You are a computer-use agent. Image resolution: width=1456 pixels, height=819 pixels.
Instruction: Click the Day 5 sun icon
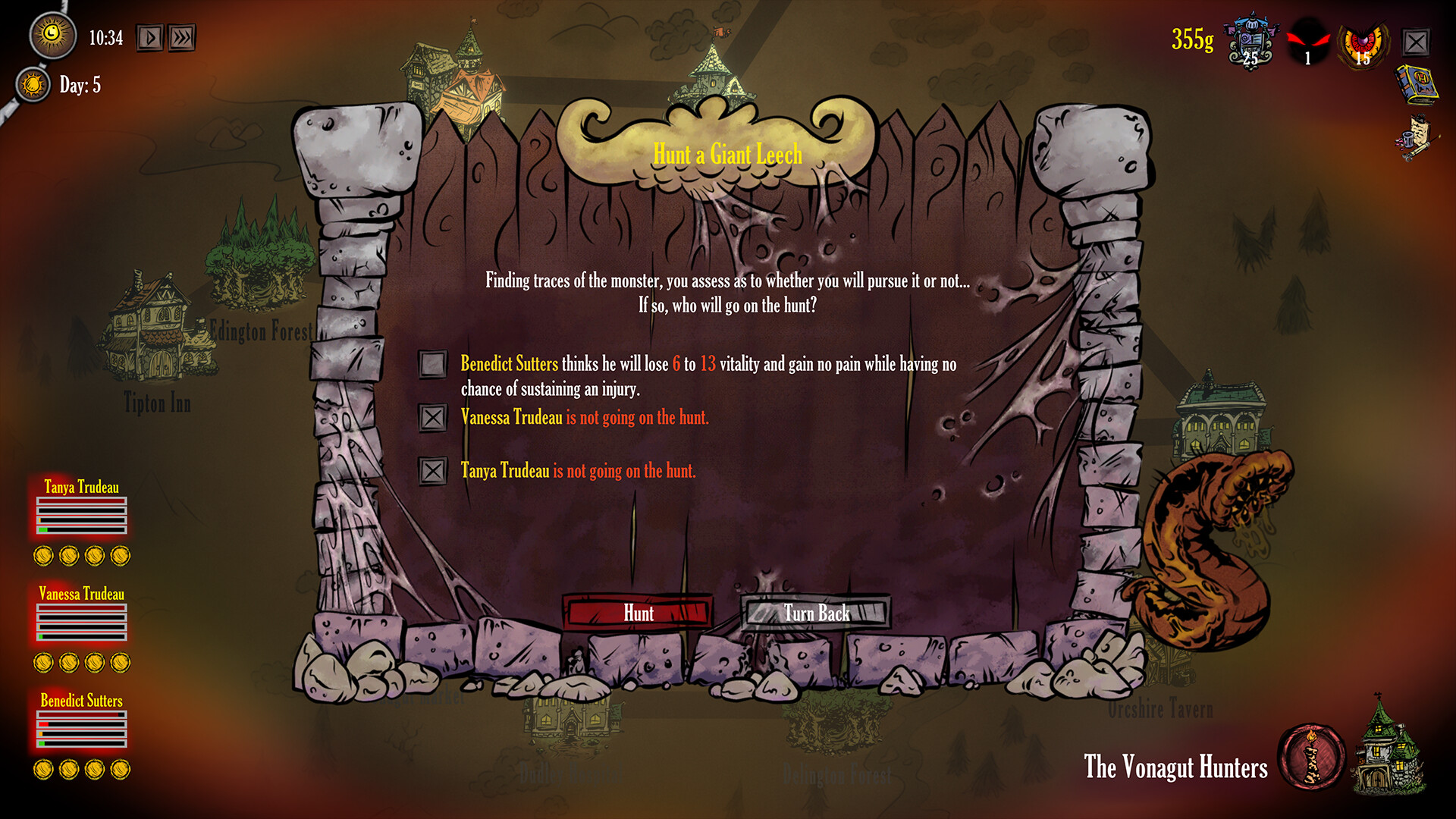[x=32, y=85]
